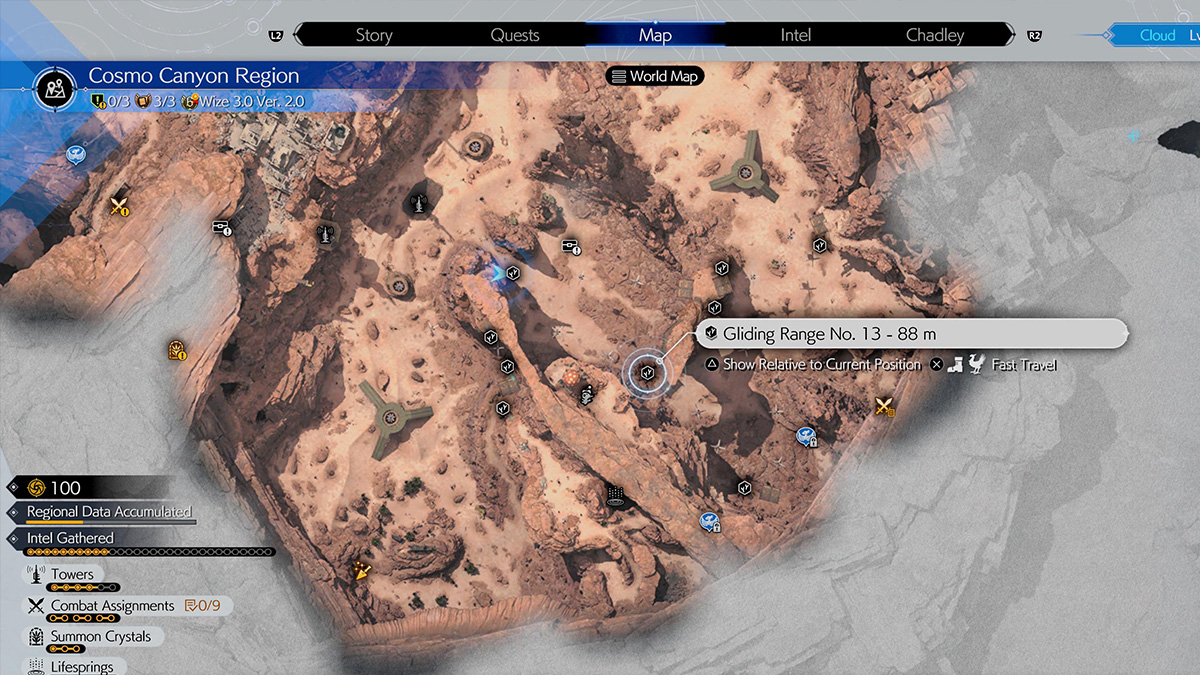Show Relative to Current Position
The width and height of the screenshot is (1200, 675).
point(821,365)
